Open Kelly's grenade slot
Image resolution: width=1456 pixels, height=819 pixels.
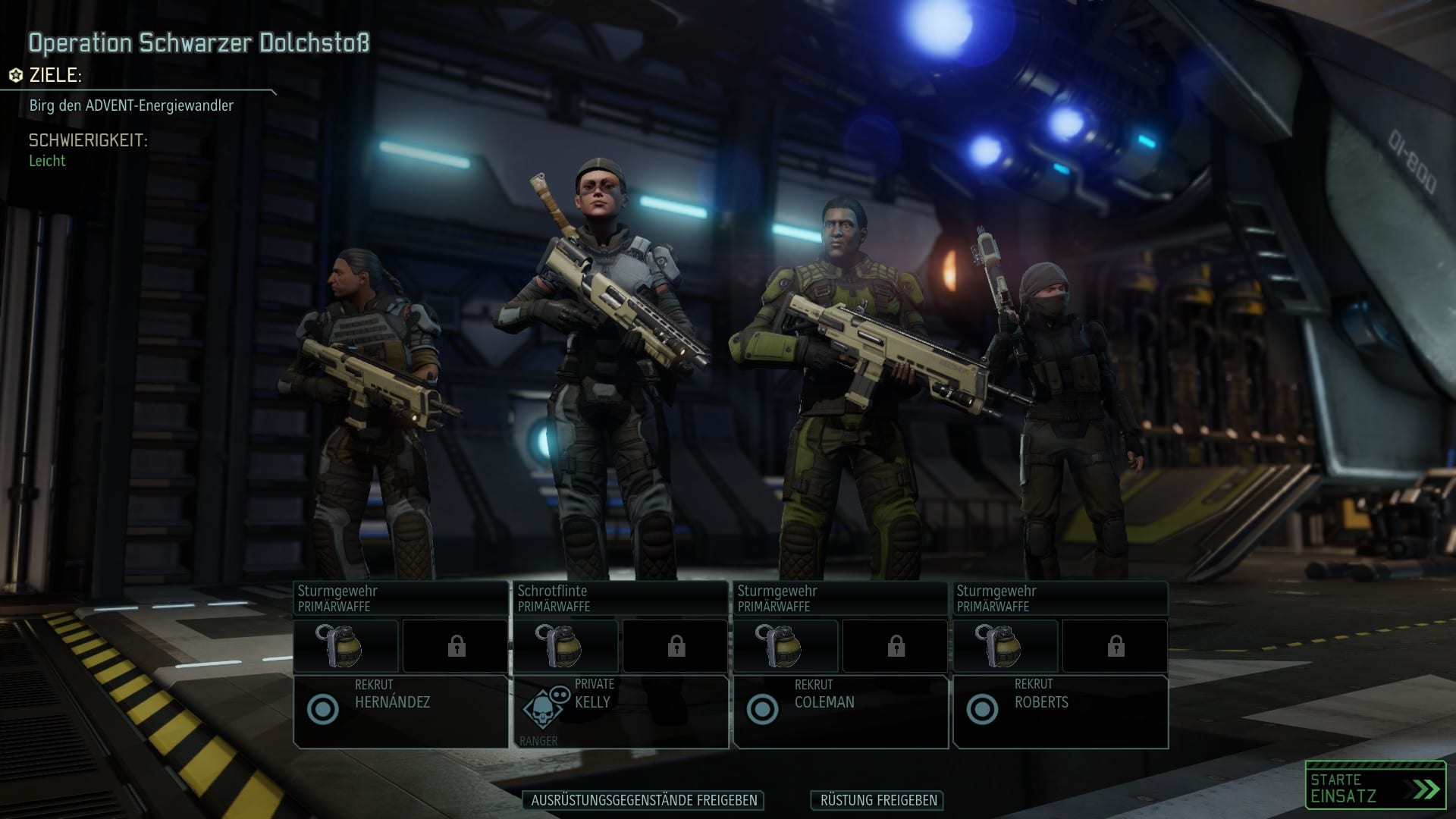tap(566, 646)
